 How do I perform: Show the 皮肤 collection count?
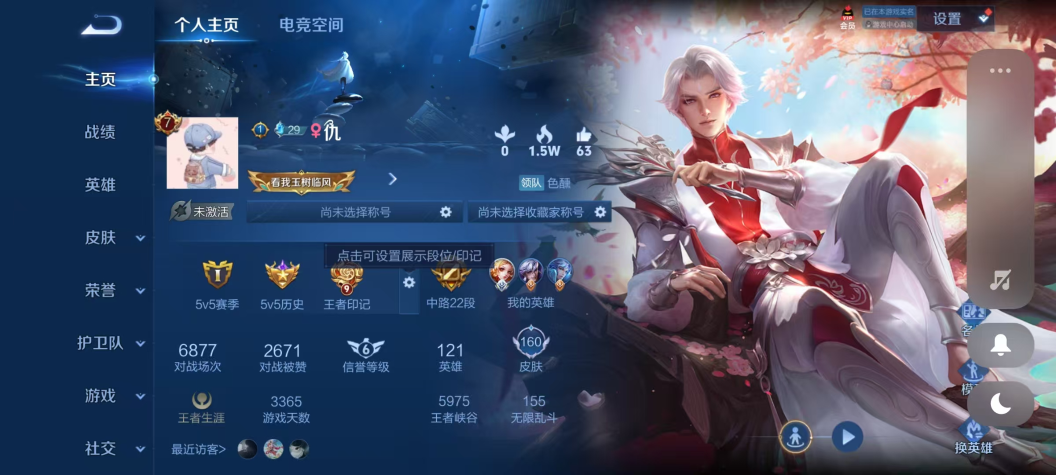tap(530, 352)
